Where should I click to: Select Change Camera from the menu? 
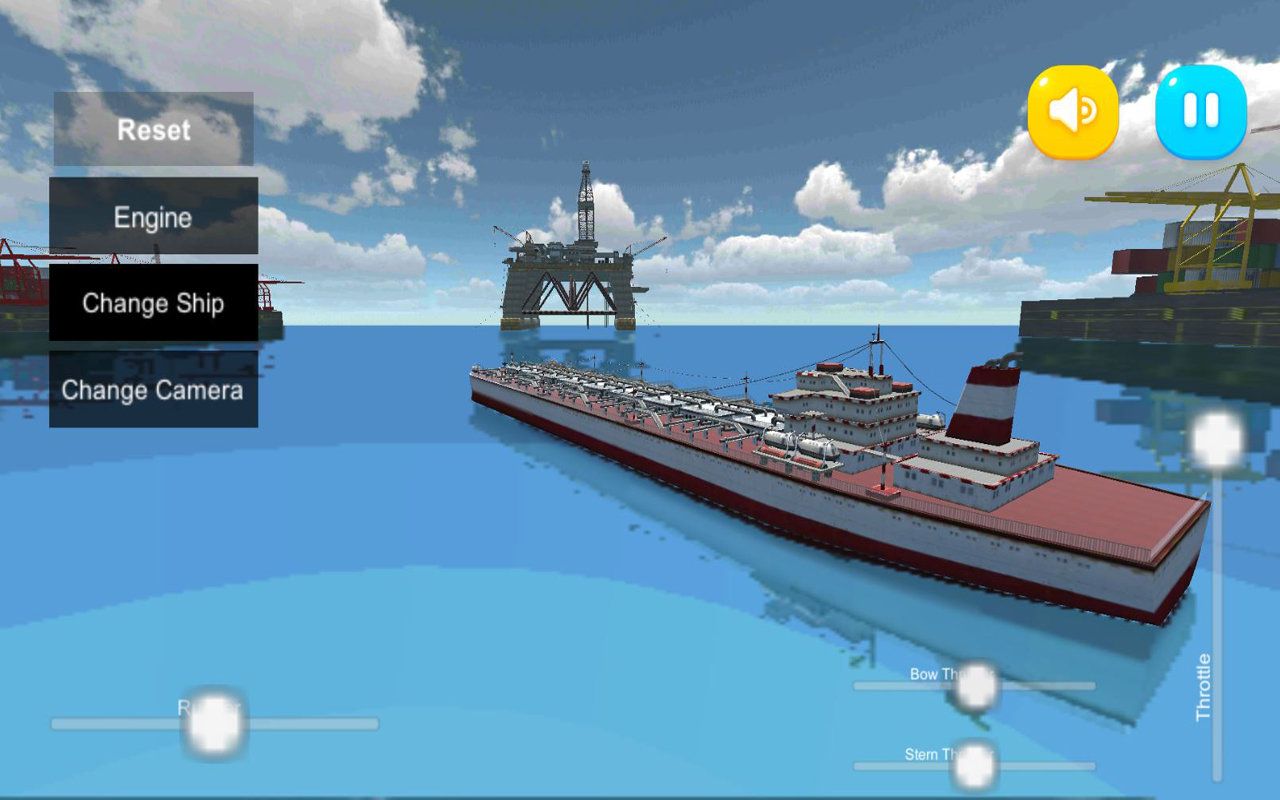point(153,390)
